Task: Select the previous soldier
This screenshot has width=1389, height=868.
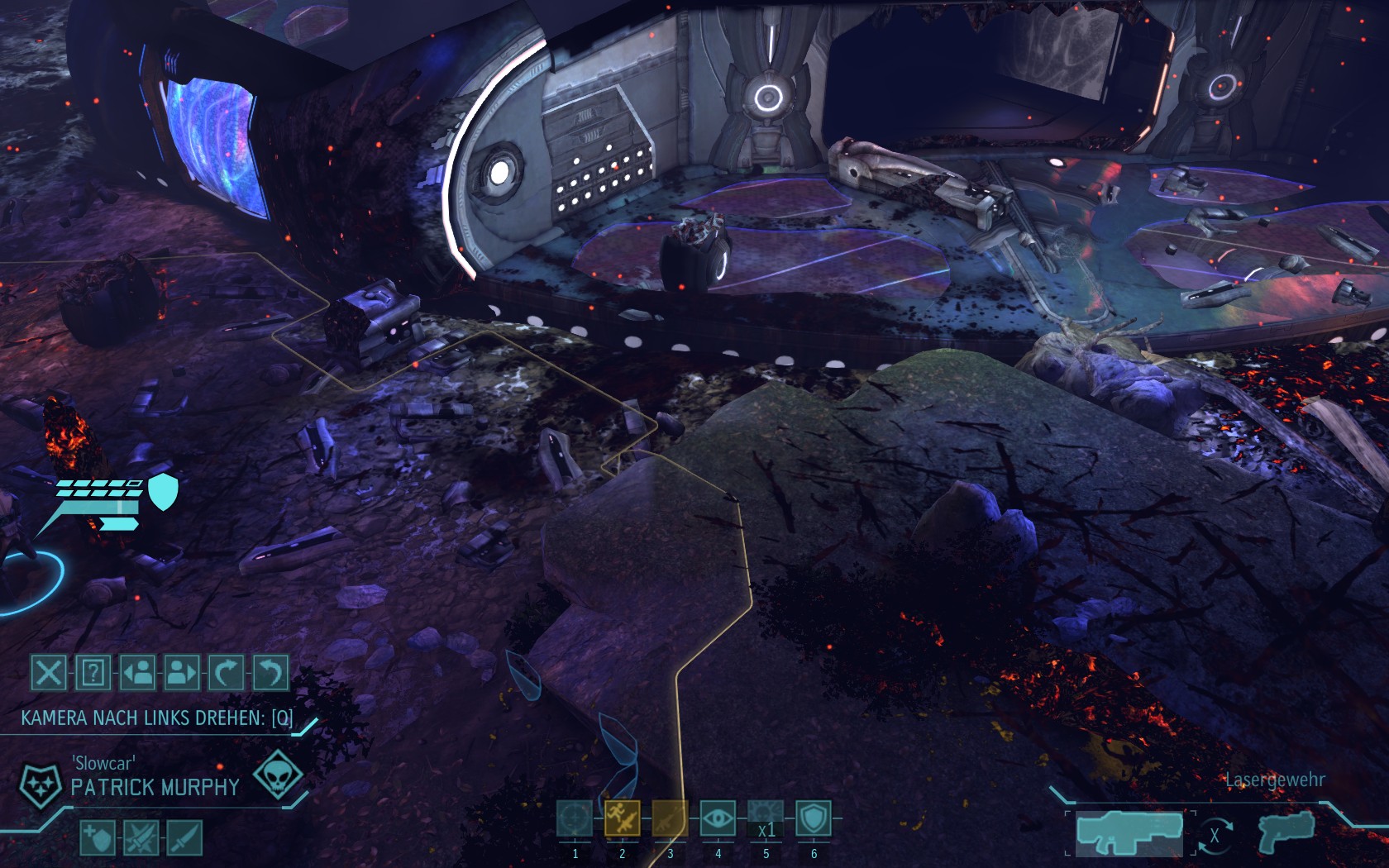Action: point(137,673)
